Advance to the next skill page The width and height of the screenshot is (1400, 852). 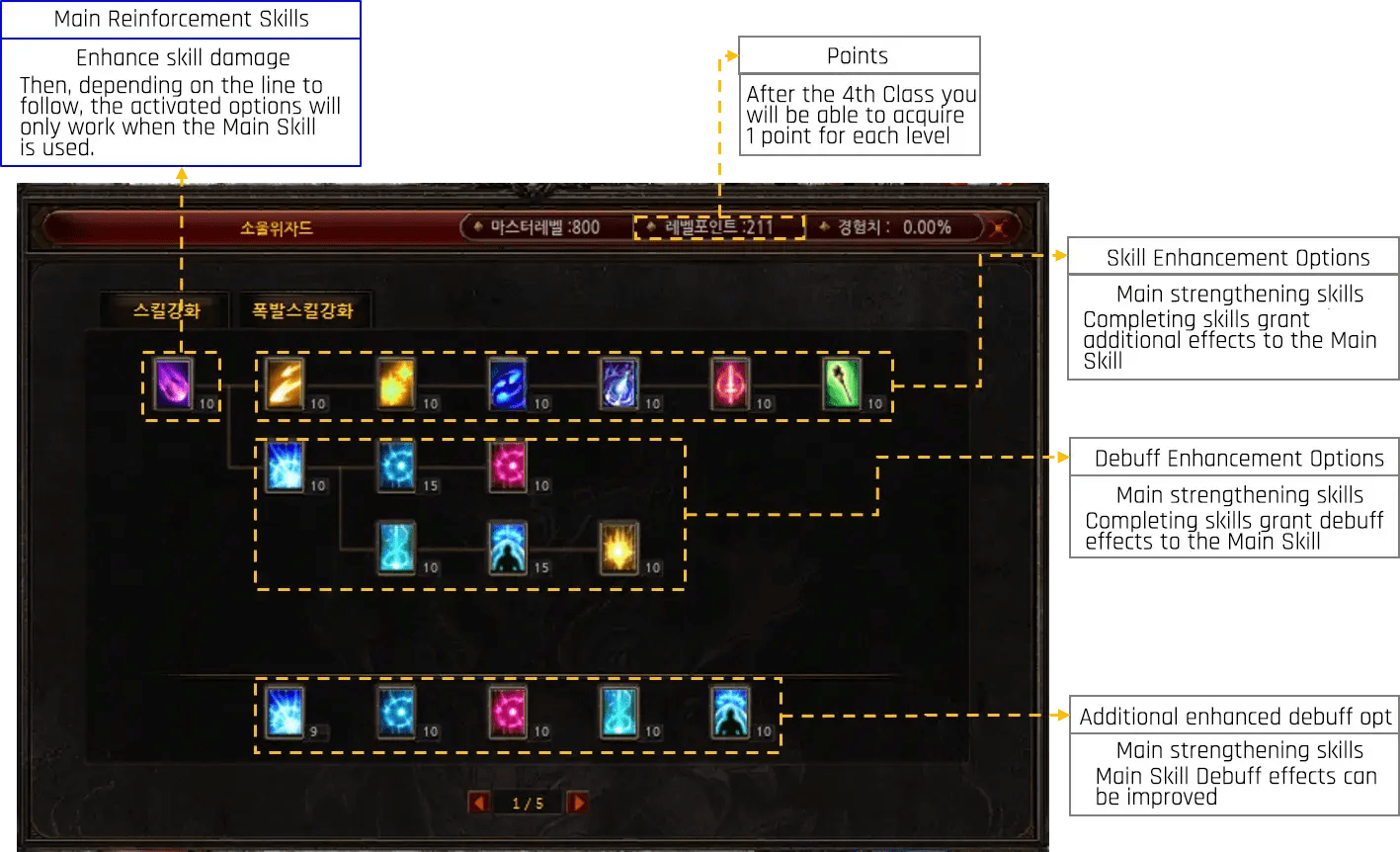578,802
